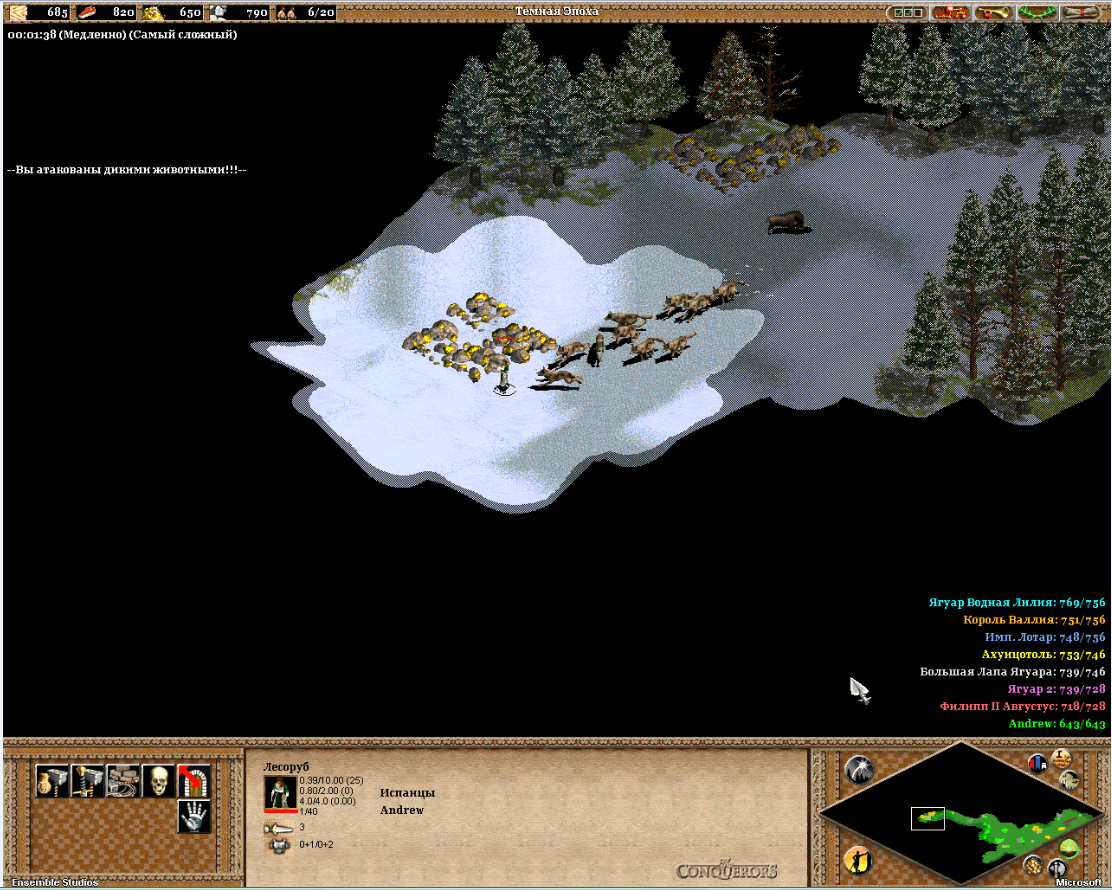Image resolution: width=1112 pixels, height=890 pixels.
Task: Activate the garrison command with the gate icon
Action: click(x=193, y=780)
